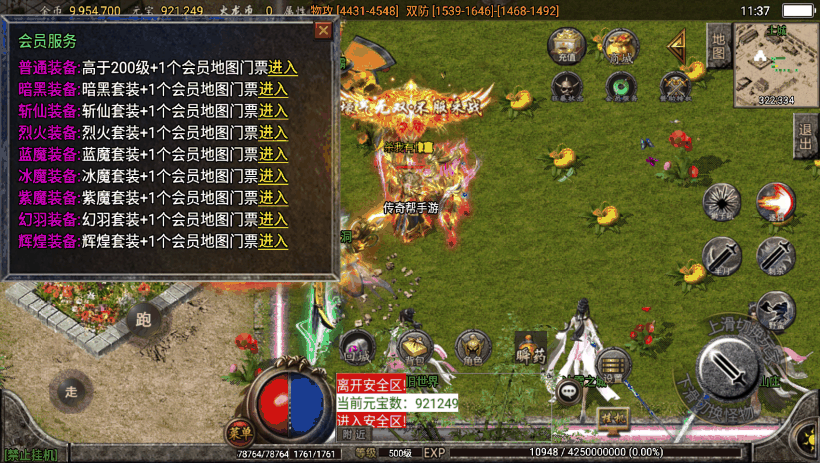Enter the 冰魔装备 member map
This screenshot has width=820, height=463.
click(x=273, y=176)
